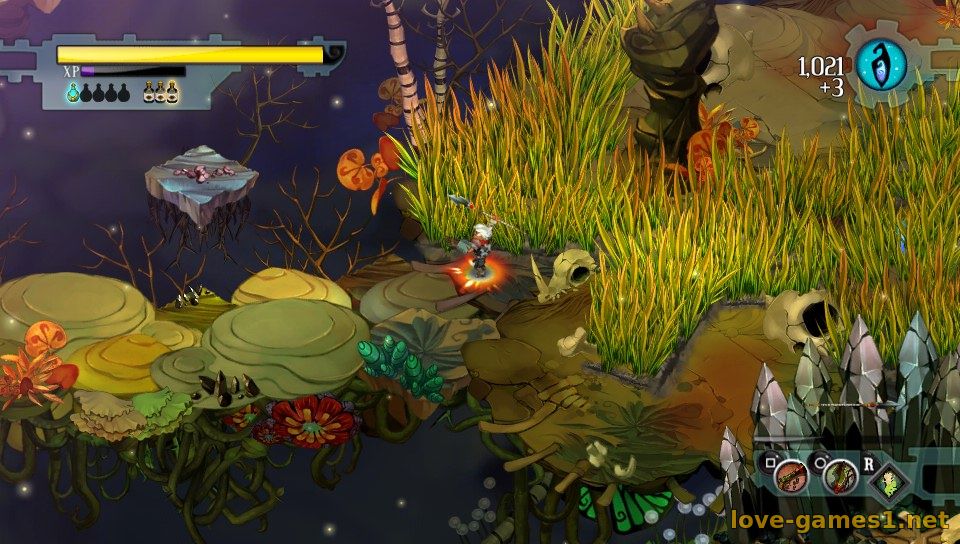Select the red circular gun weapon icon
The height and width of the screenshot is (544, 960).
point(792,477)
